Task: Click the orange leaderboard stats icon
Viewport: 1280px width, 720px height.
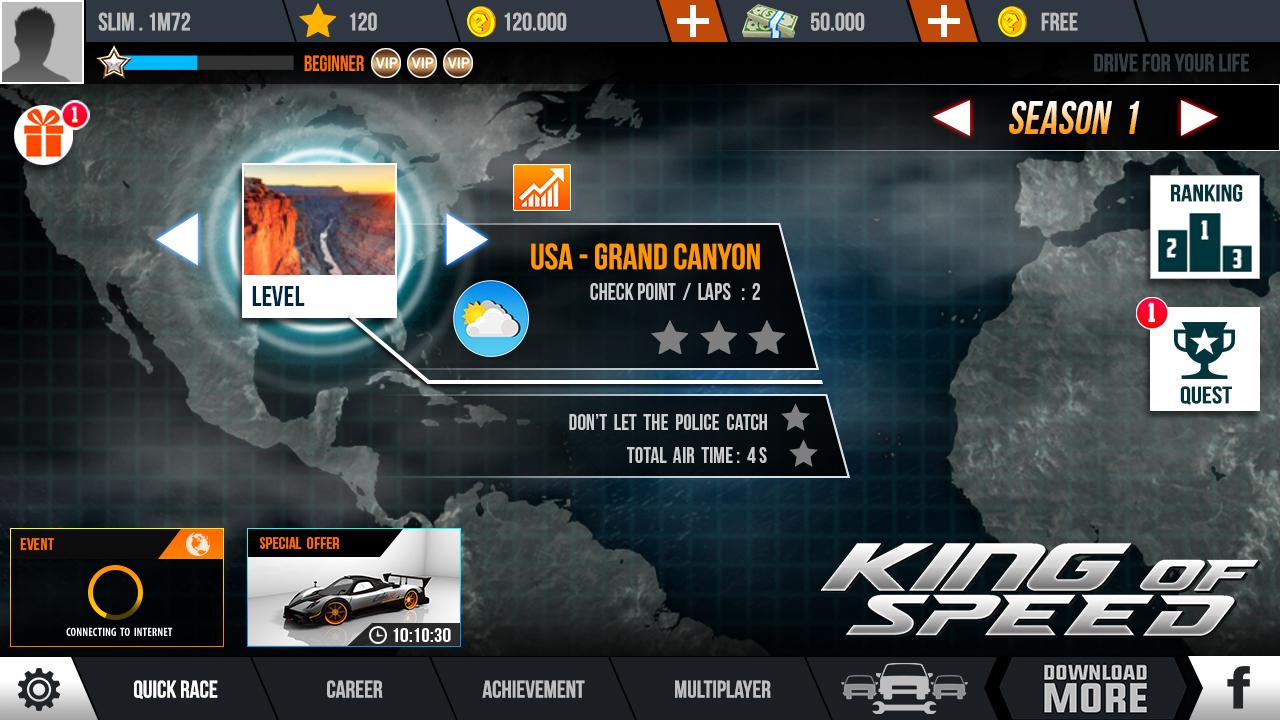Action: click(x=540, y=188)
